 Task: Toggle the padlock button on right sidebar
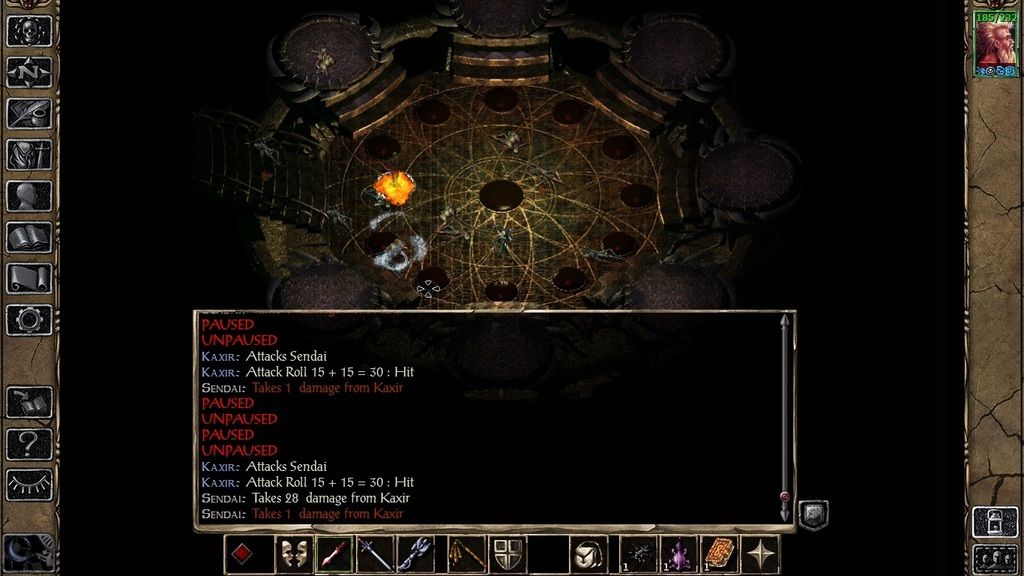[995, 522]
